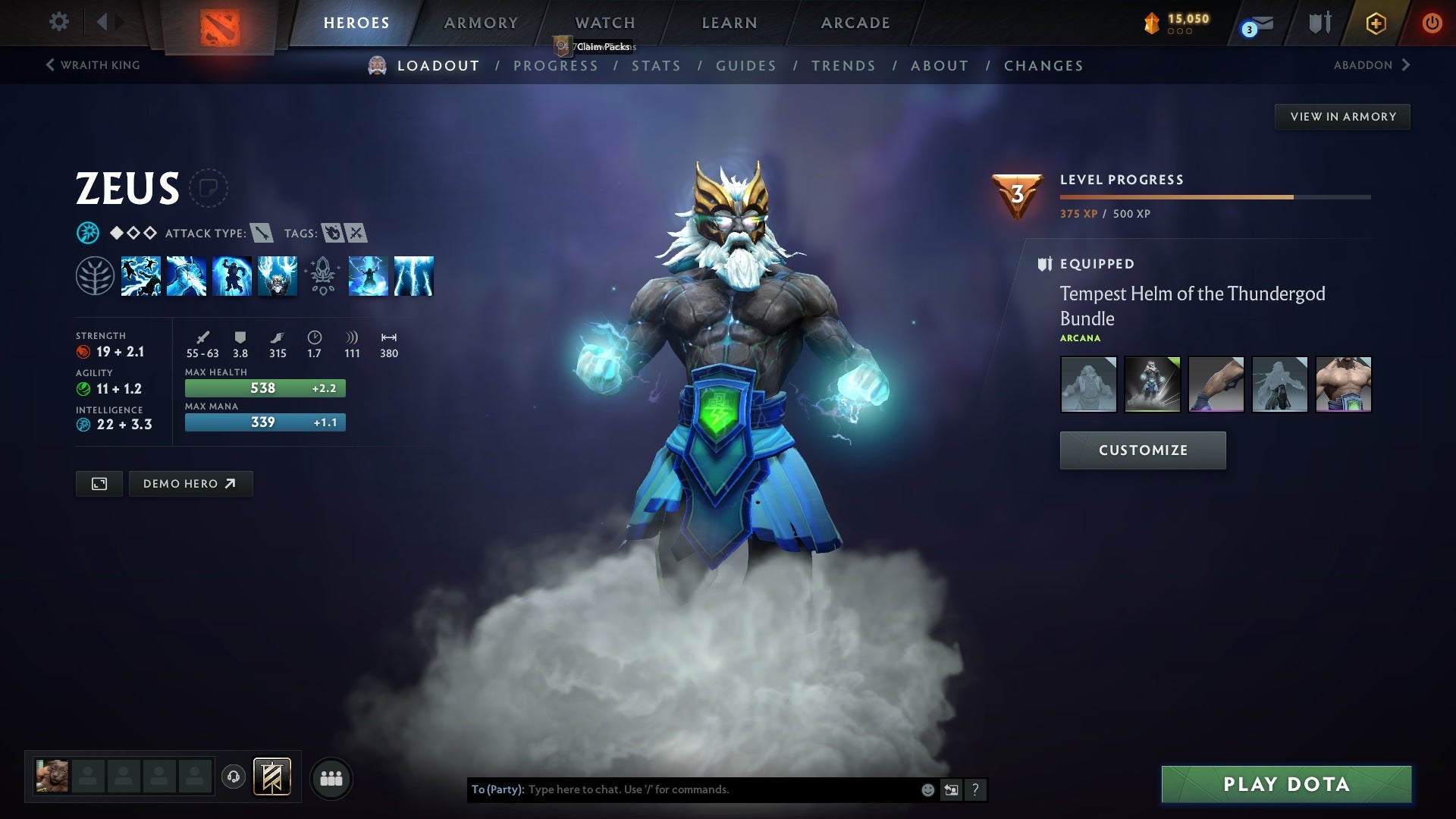Switch to the STATS tab
1456x819 pixels.
coord(657,65)
